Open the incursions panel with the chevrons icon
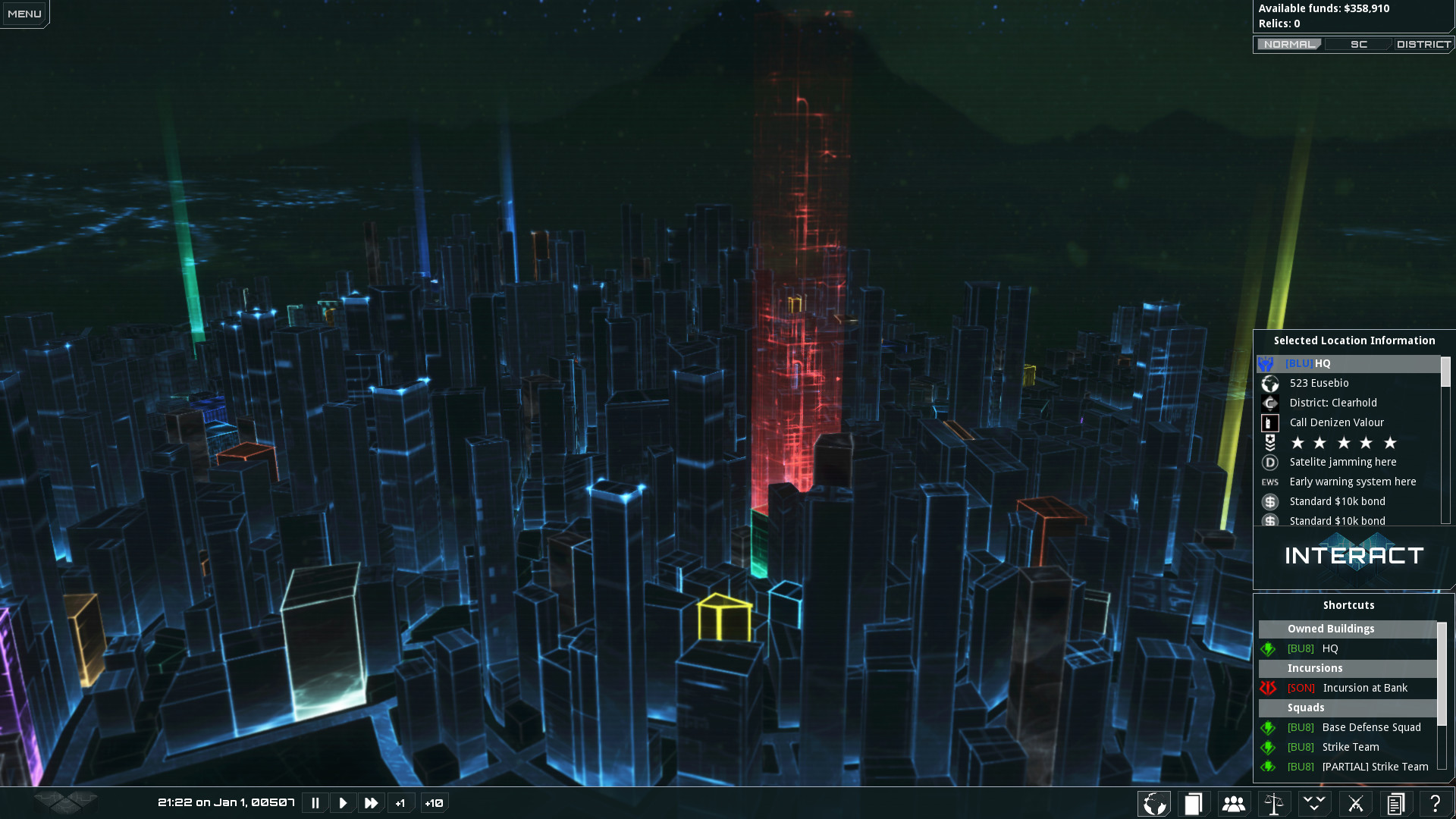The height and width of the screenshot is (819, 1456). click(x=1315, y=802)
